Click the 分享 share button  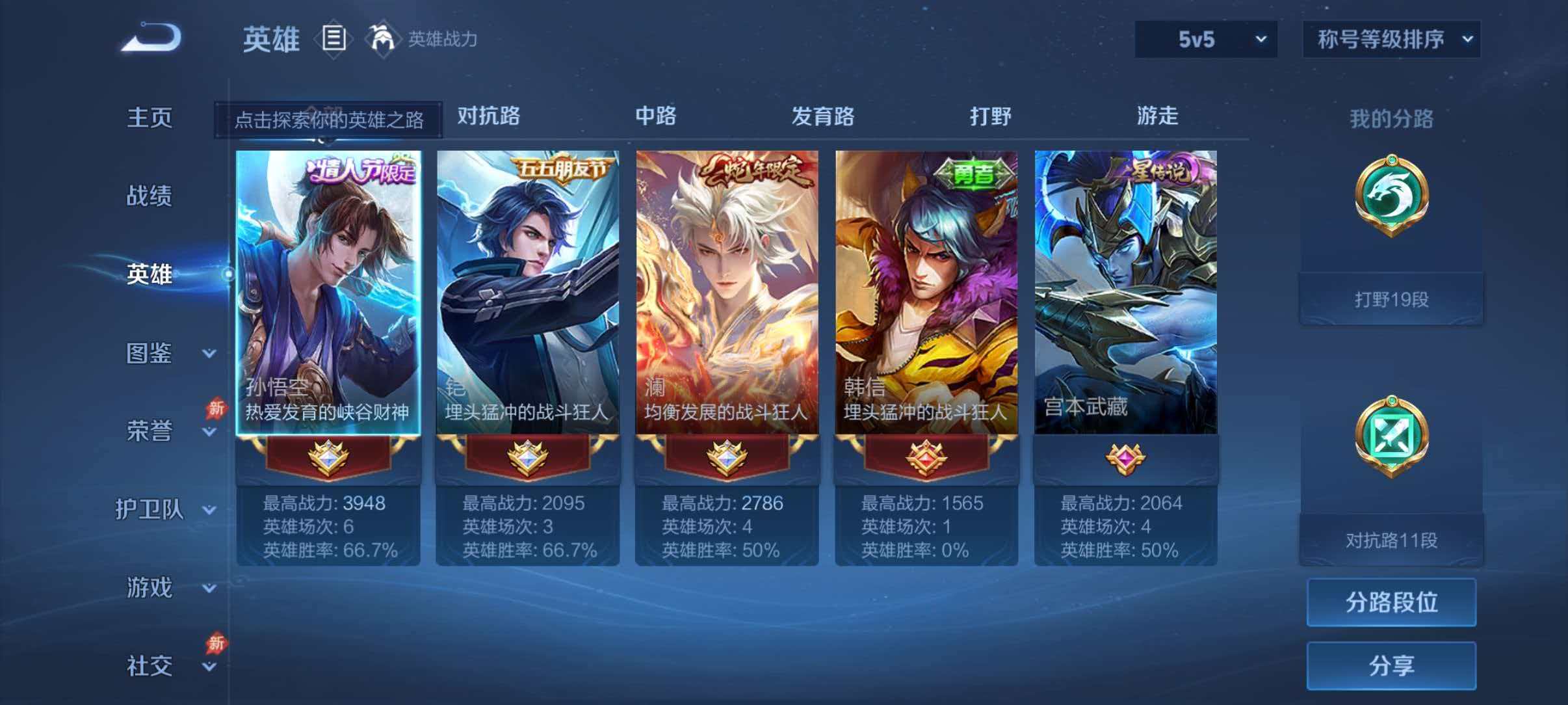coord(1391,665)
